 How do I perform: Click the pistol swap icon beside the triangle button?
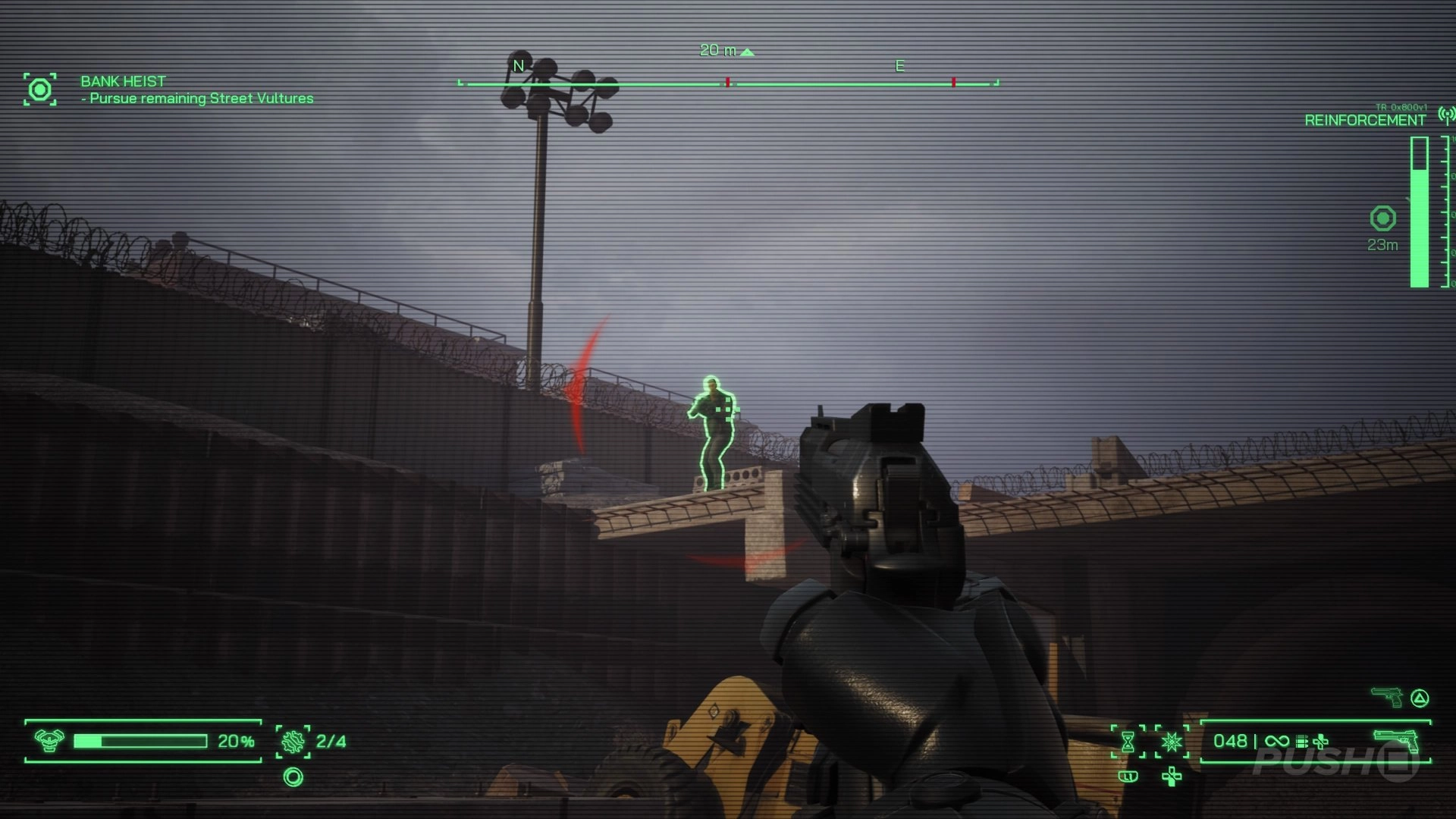[1386, 697]
